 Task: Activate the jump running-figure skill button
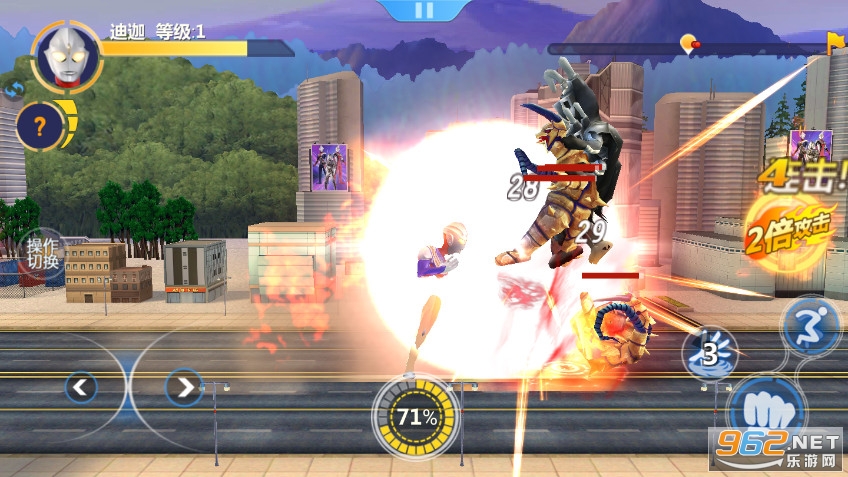point(810,327)
